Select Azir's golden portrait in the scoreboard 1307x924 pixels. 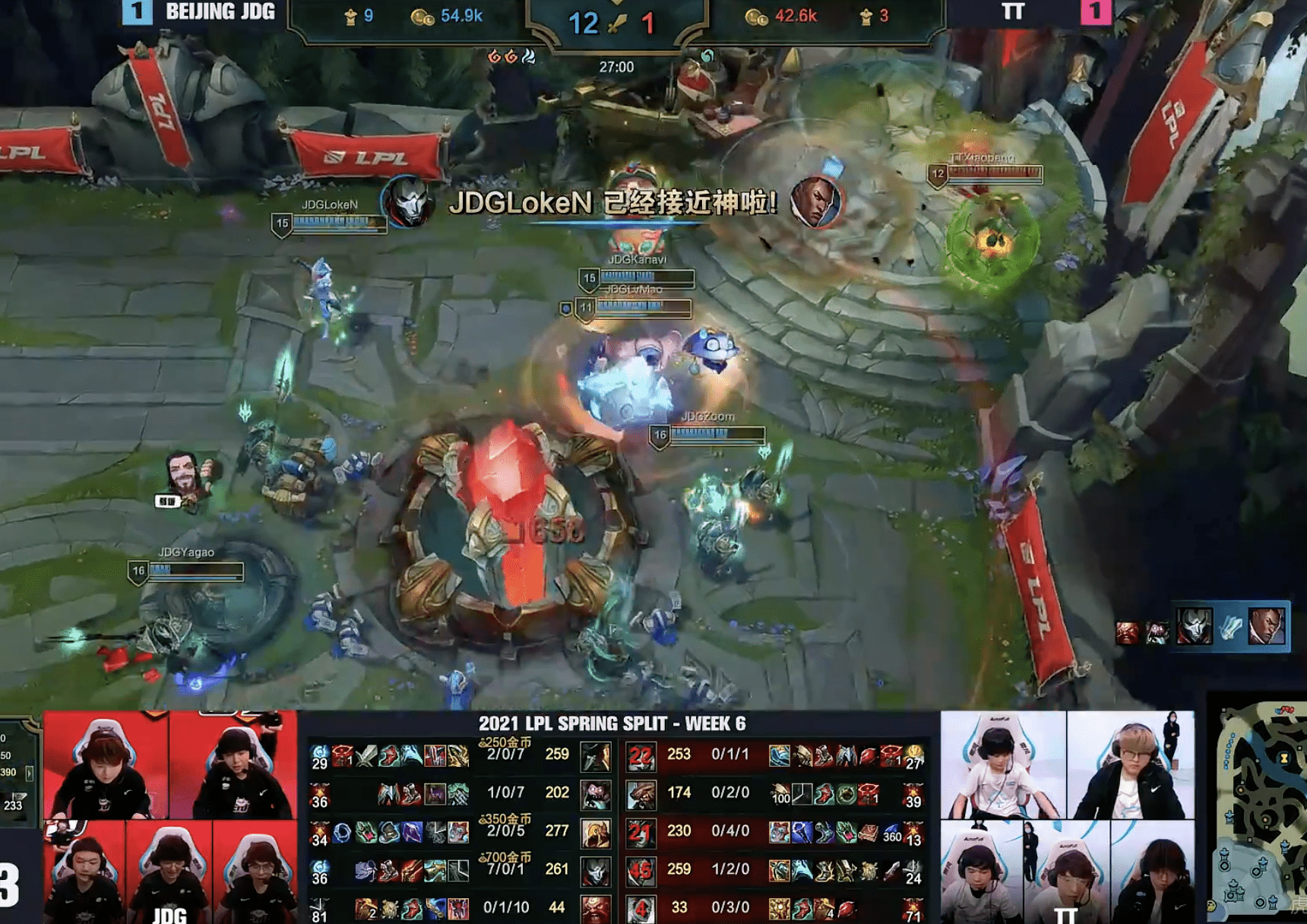[x=595, y=833]
